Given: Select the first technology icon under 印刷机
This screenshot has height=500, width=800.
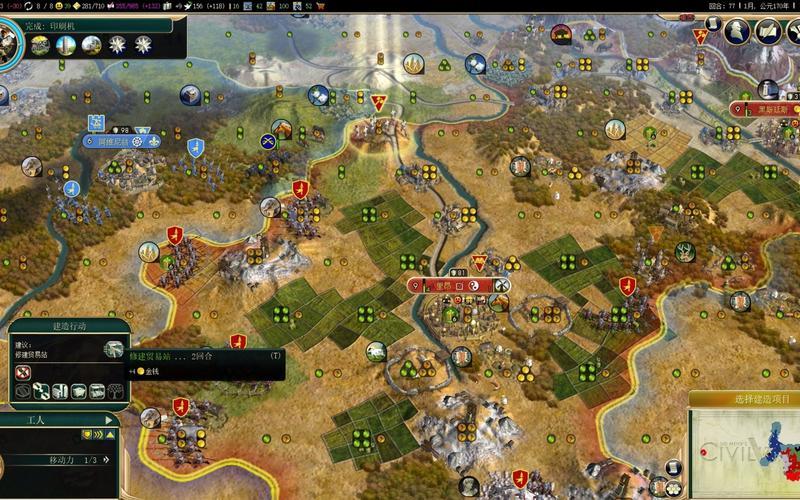Looking at the screenshot, I should 41,44.
